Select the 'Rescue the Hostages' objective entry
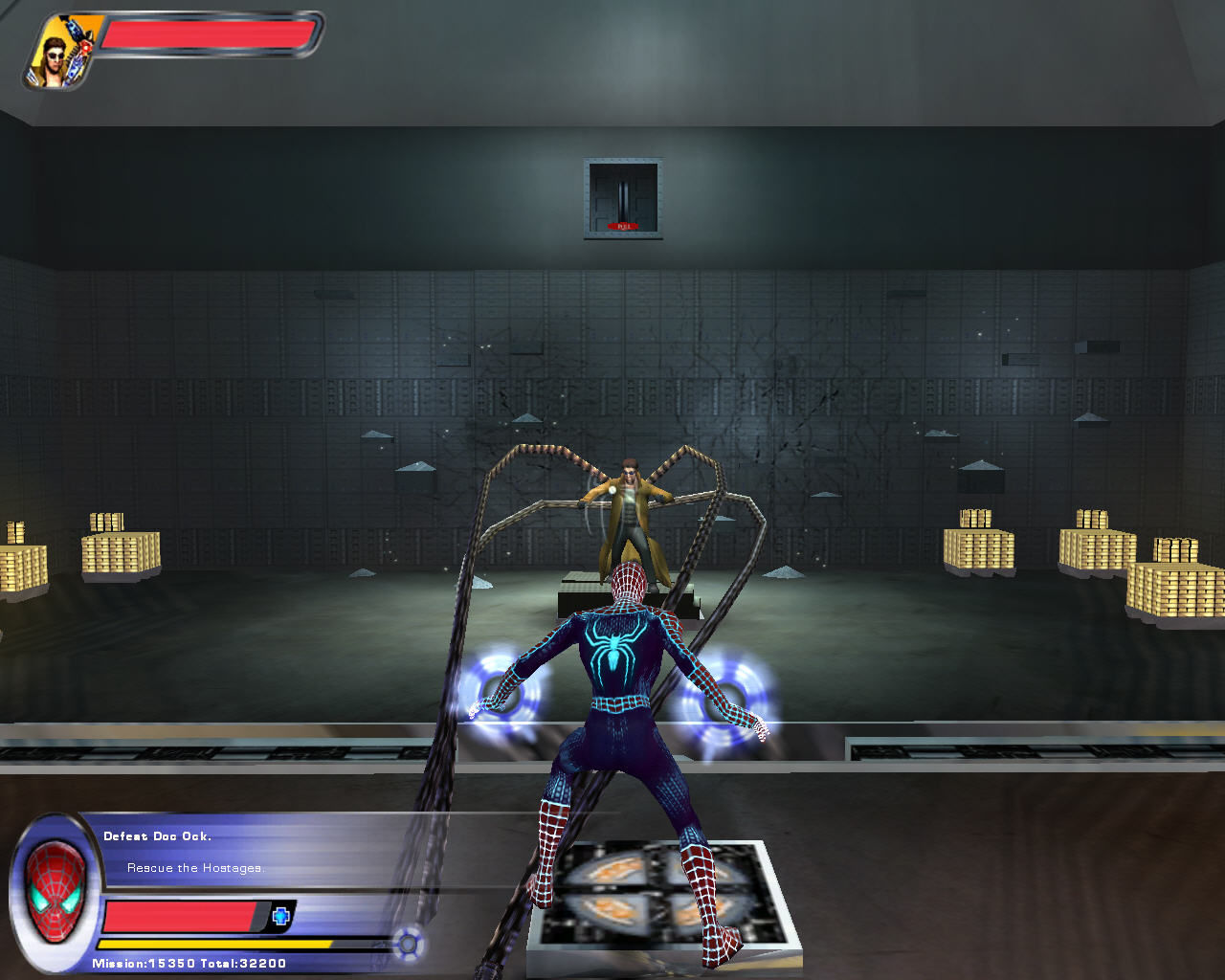 pyautogui.click(x=194, y=869)
